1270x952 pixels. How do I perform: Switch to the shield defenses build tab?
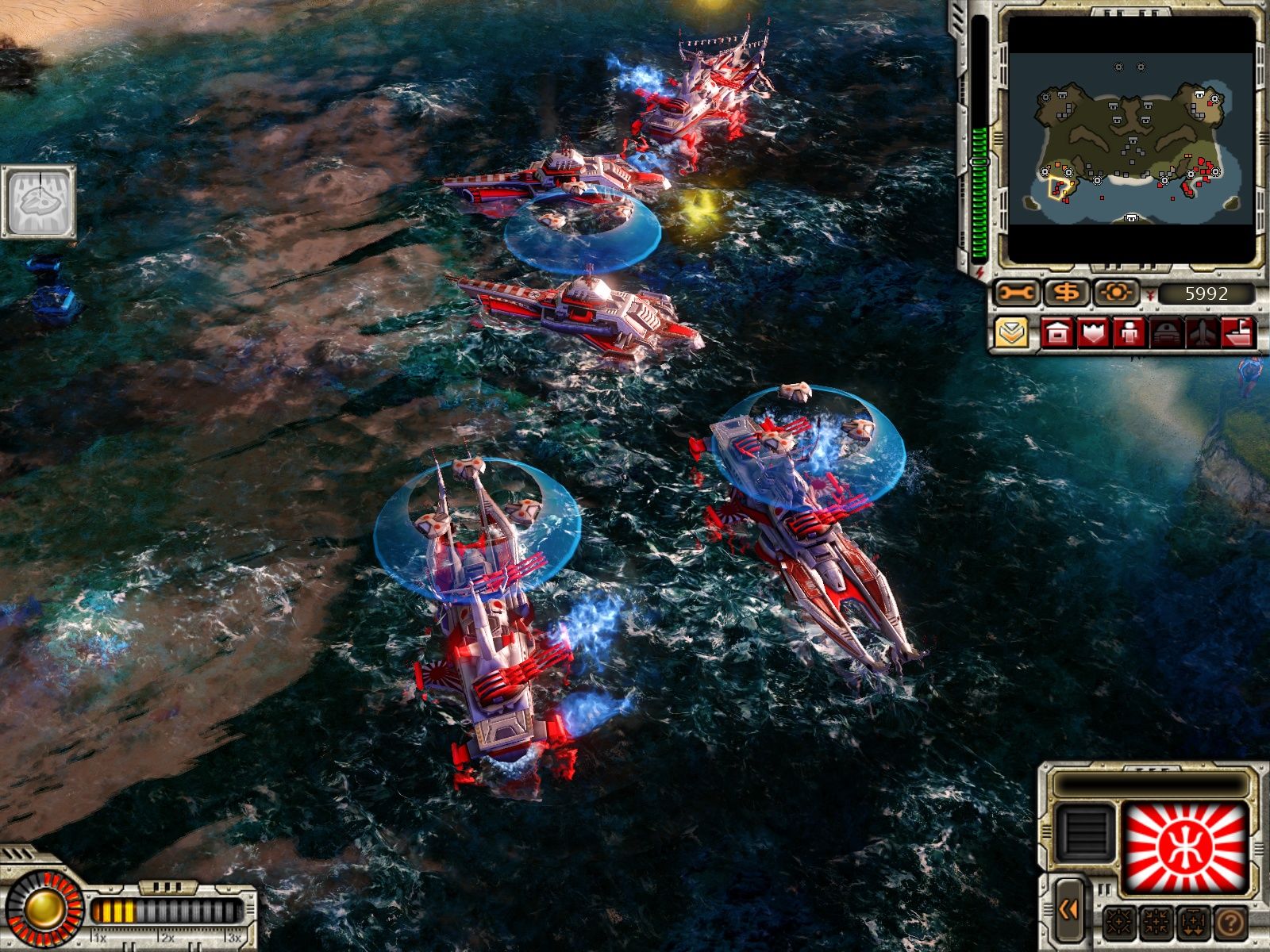pos(1093,332)
